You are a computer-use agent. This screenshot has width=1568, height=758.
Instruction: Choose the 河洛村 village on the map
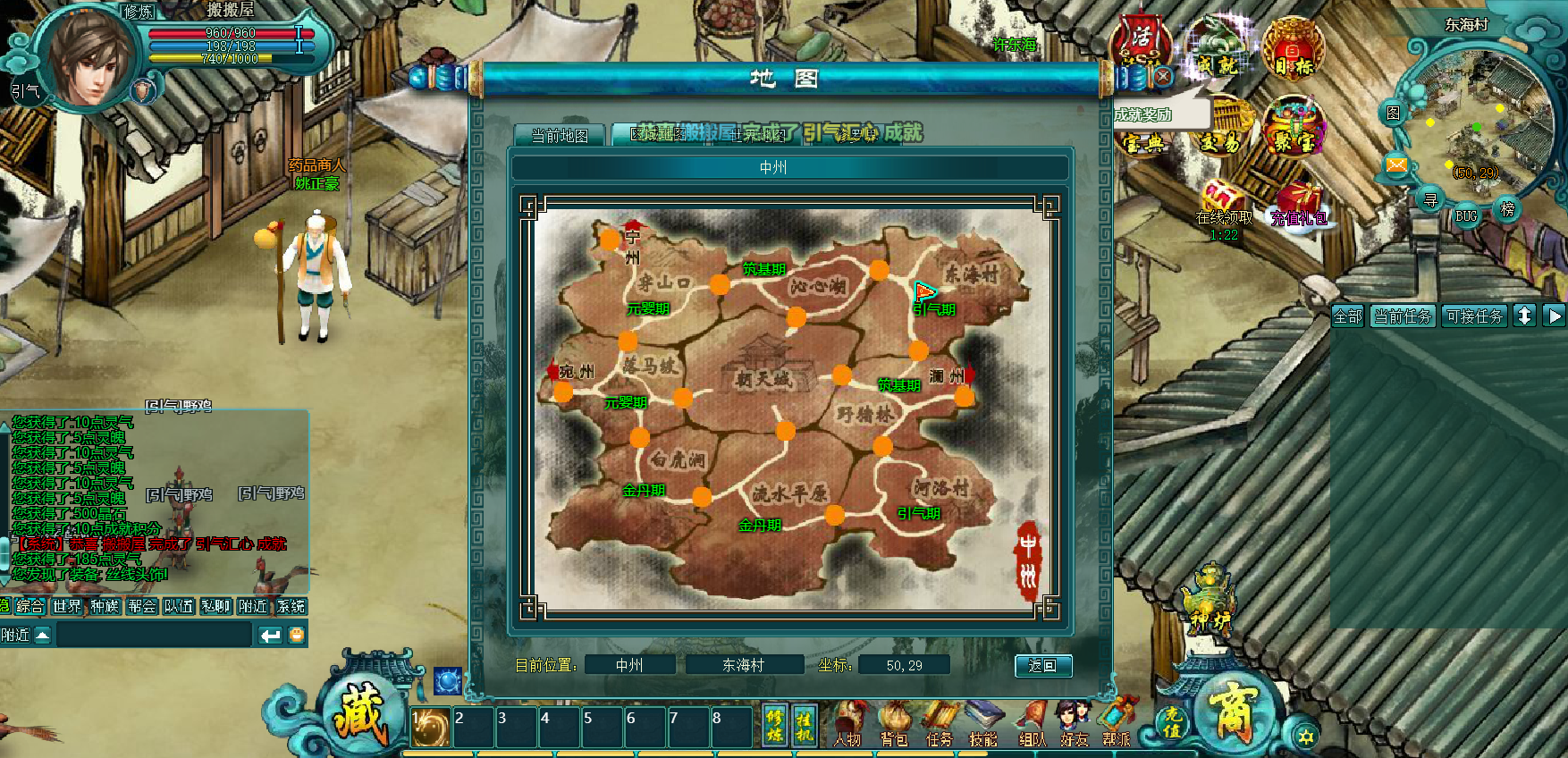pos(941,488)
